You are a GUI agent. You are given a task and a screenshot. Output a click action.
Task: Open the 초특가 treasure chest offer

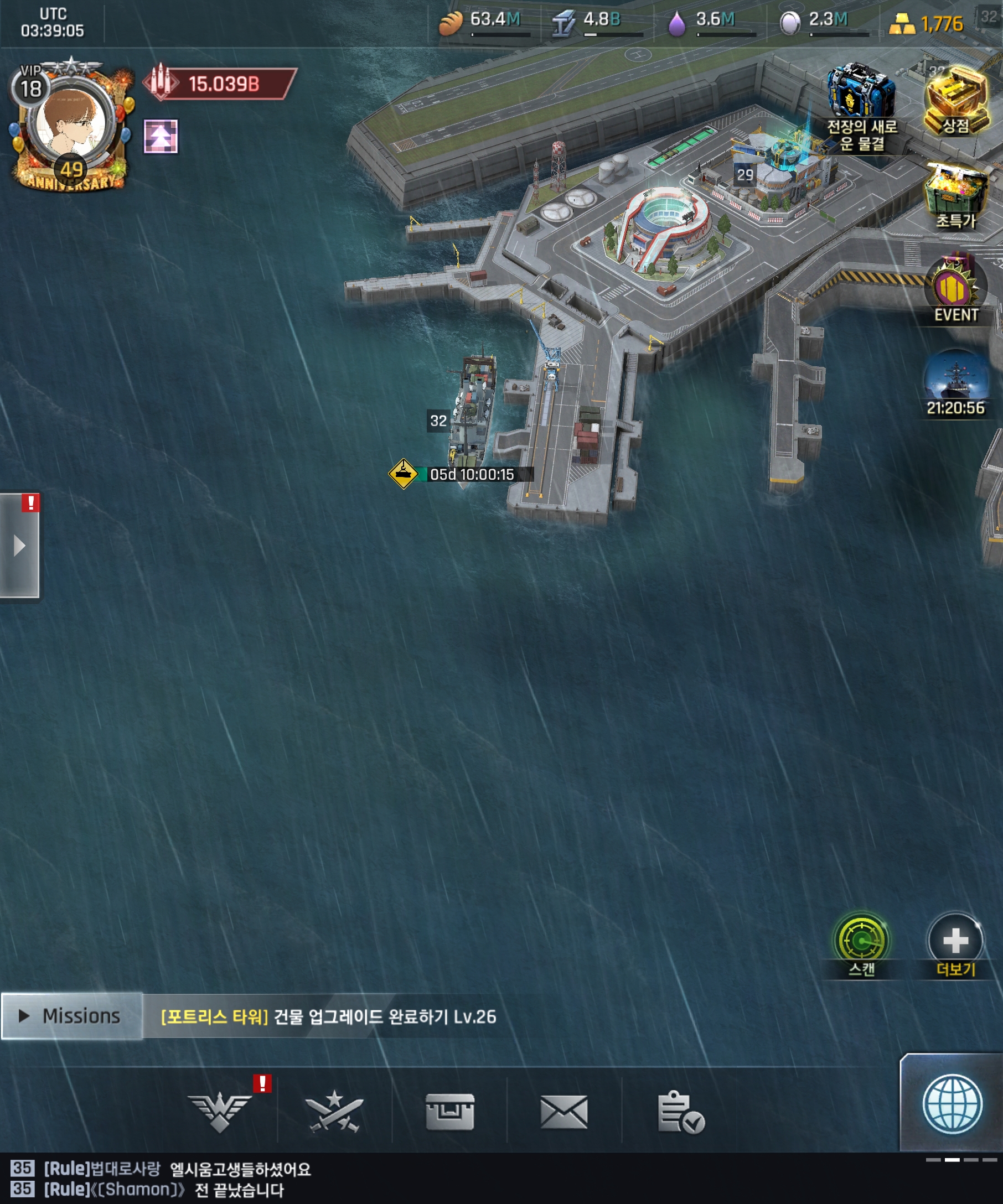[x=955, y=195]
